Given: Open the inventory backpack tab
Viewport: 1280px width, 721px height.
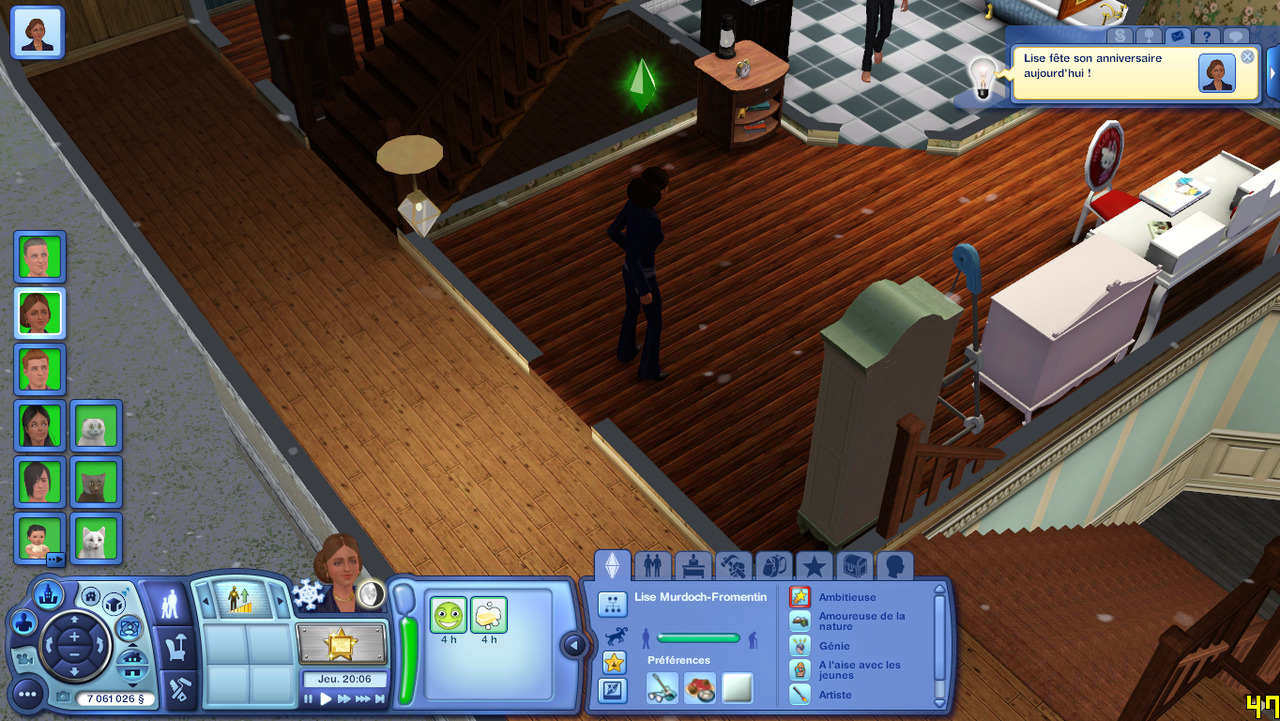Looking at the screenshot, I should (x=773, y=566).
